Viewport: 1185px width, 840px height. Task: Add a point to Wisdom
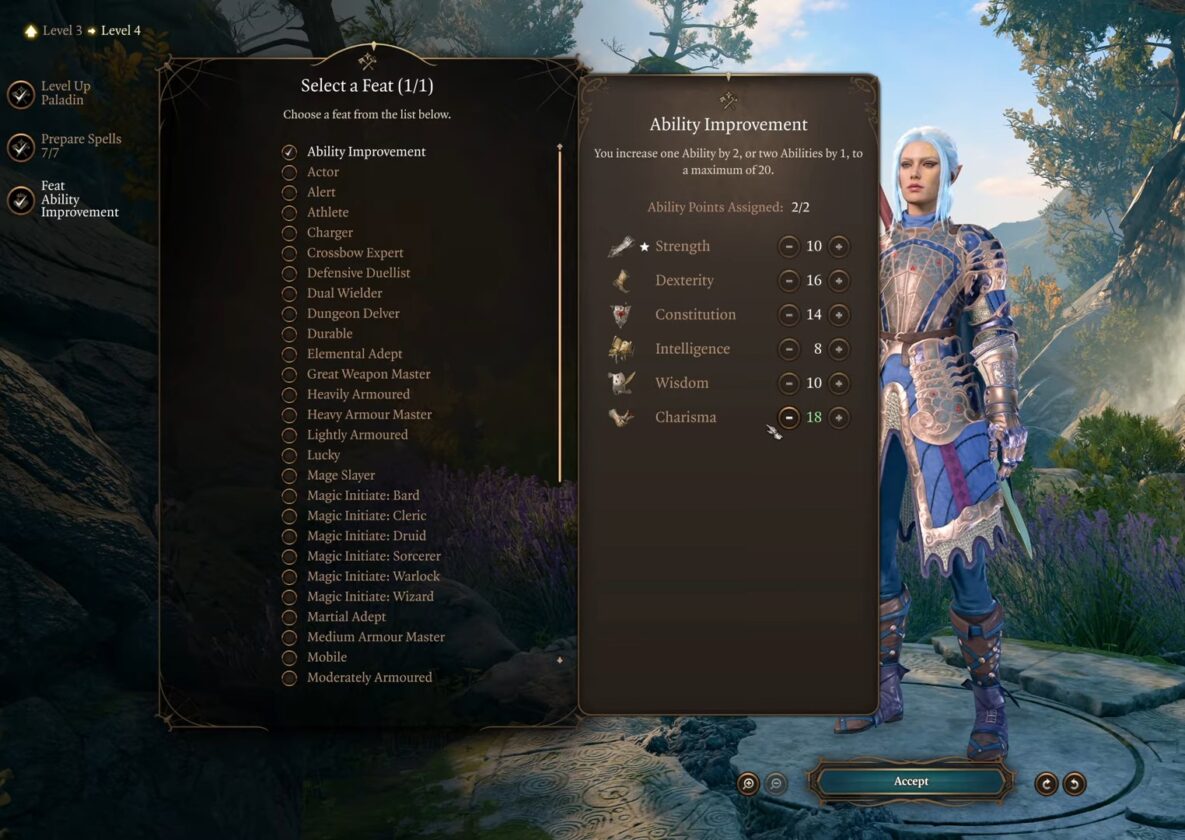point(839,383)
